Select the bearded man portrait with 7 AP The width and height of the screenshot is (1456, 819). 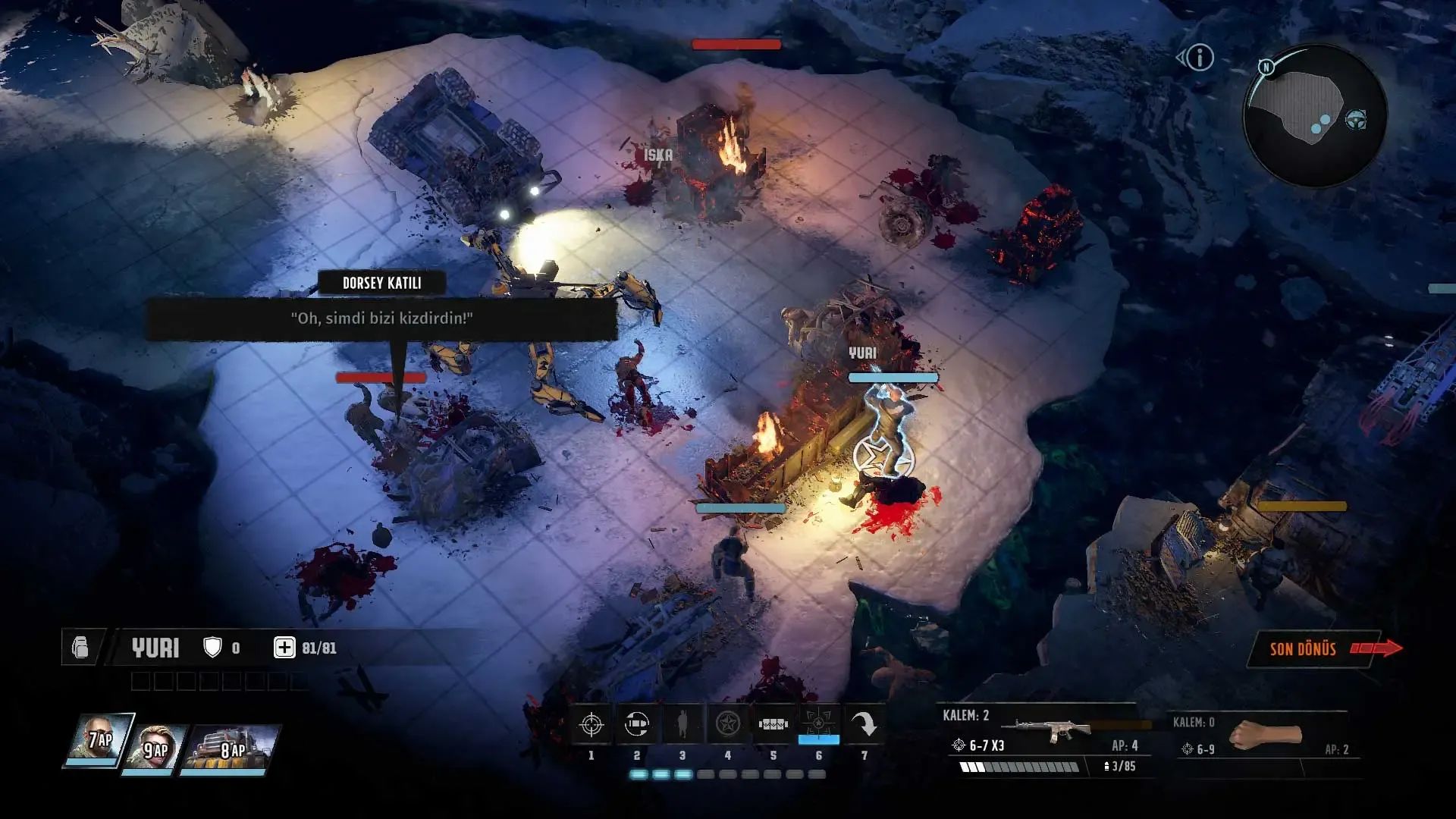pos(100,740)
